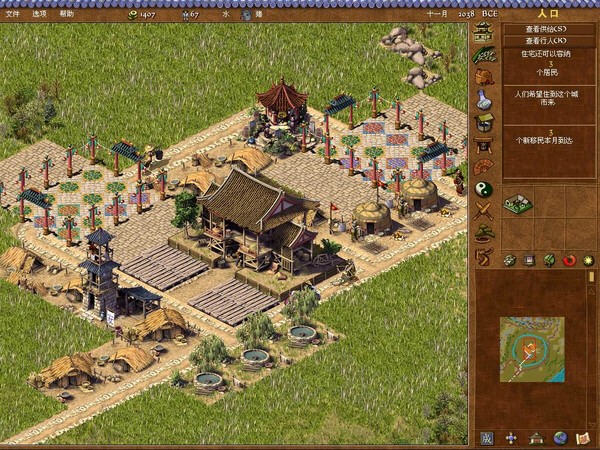Click the city minimap
The image size is (600, 450).
click(x=531, y=350)
